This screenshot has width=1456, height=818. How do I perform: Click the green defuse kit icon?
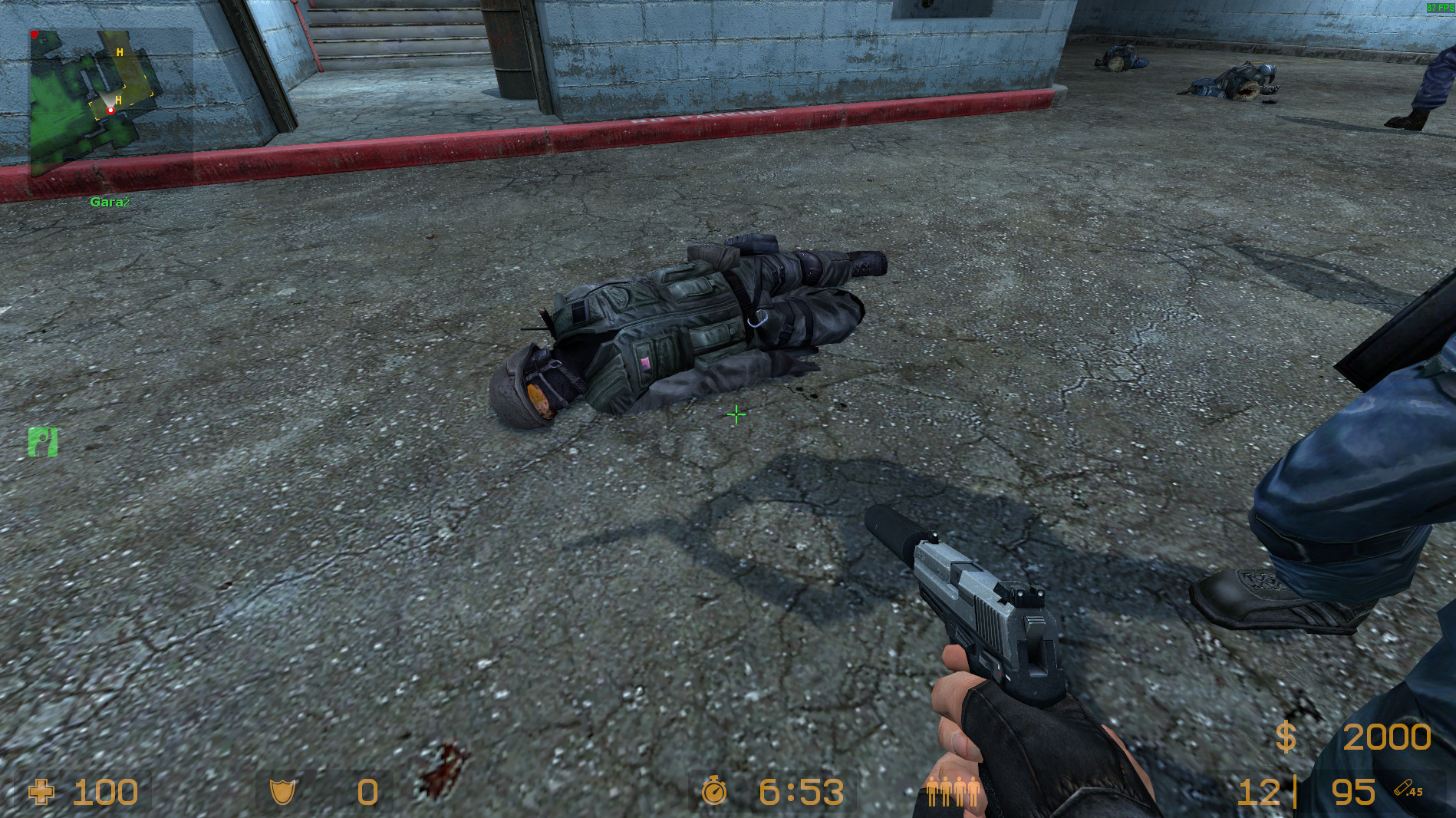(x=43, y=441)
